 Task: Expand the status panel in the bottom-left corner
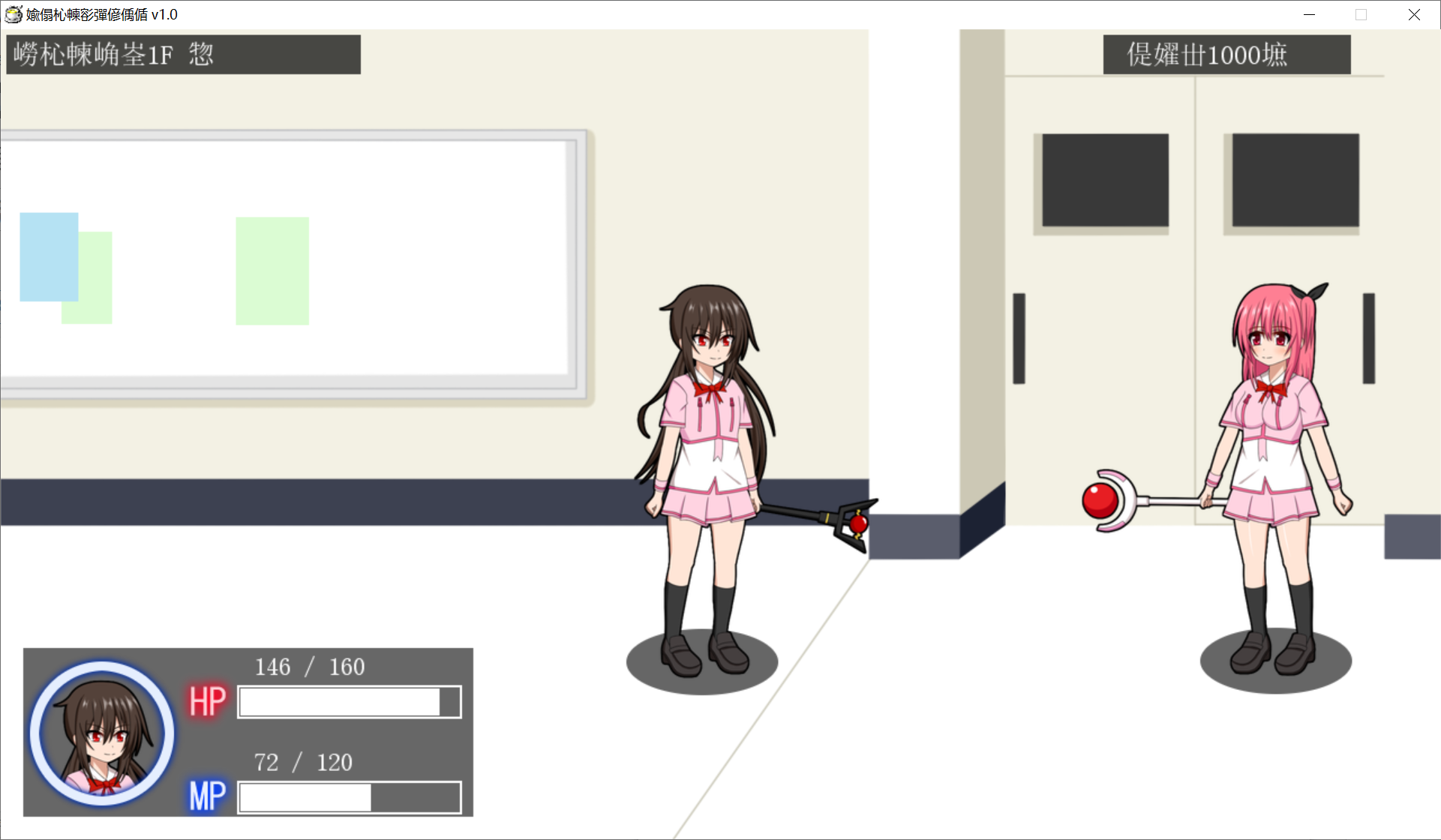[x=248, y=733]
